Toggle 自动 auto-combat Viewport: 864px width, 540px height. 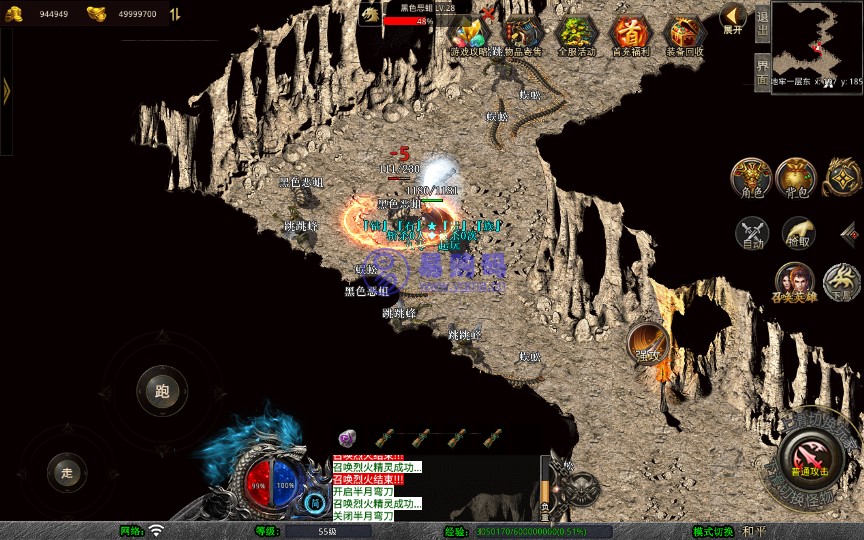[x=751, y=233]
